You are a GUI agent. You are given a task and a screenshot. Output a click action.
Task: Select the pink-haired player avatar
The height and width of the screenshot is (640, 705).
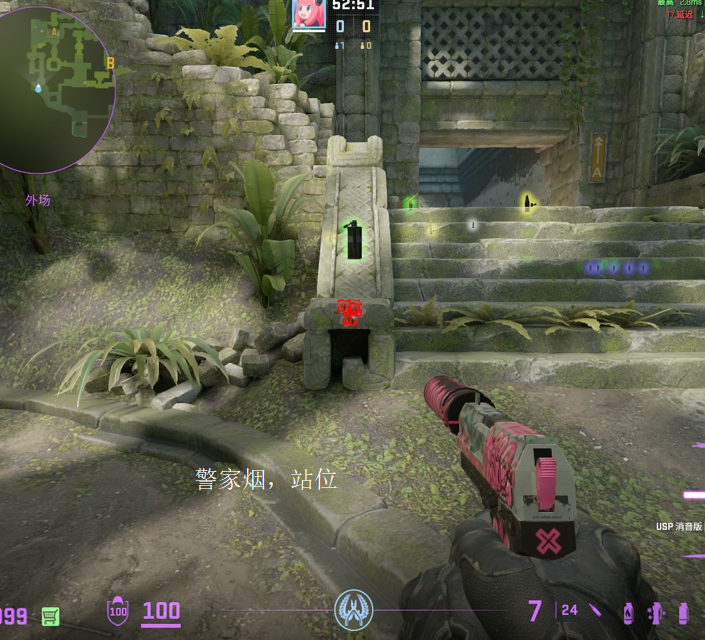tap(308, 13)
